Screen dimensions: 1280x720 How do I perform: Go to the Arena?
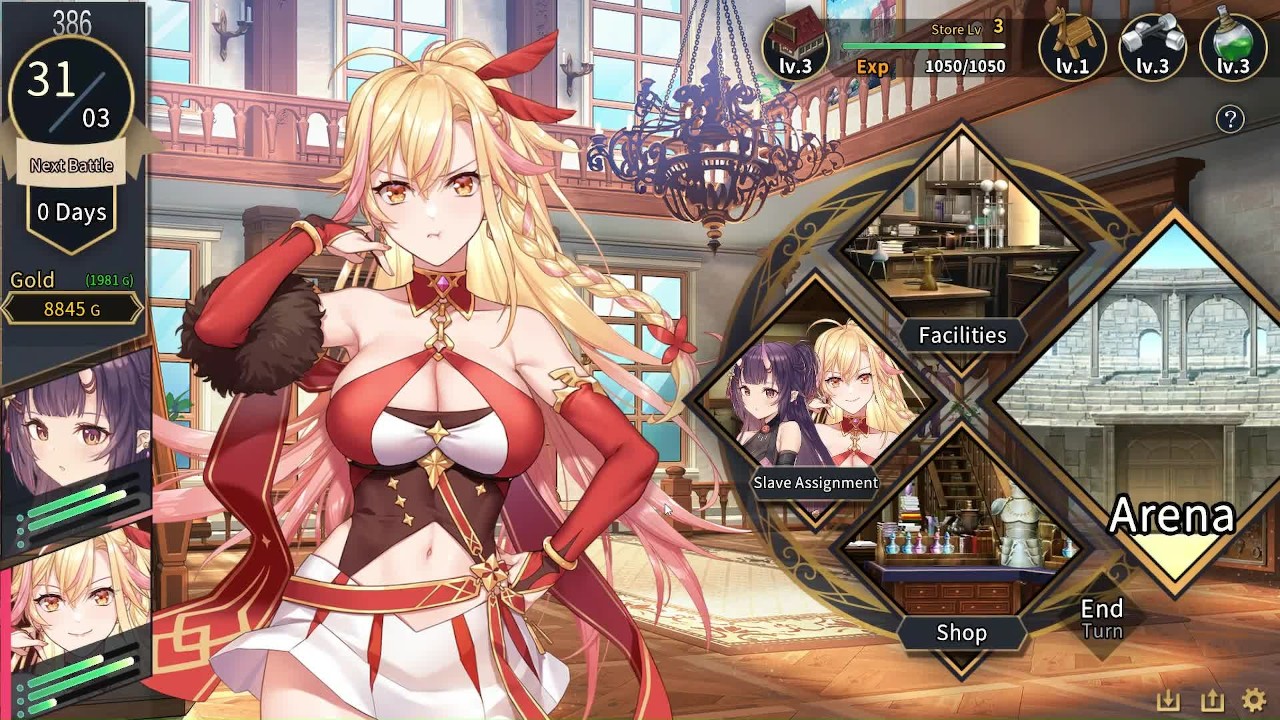pyautogui.click(x=1172, y=420)
